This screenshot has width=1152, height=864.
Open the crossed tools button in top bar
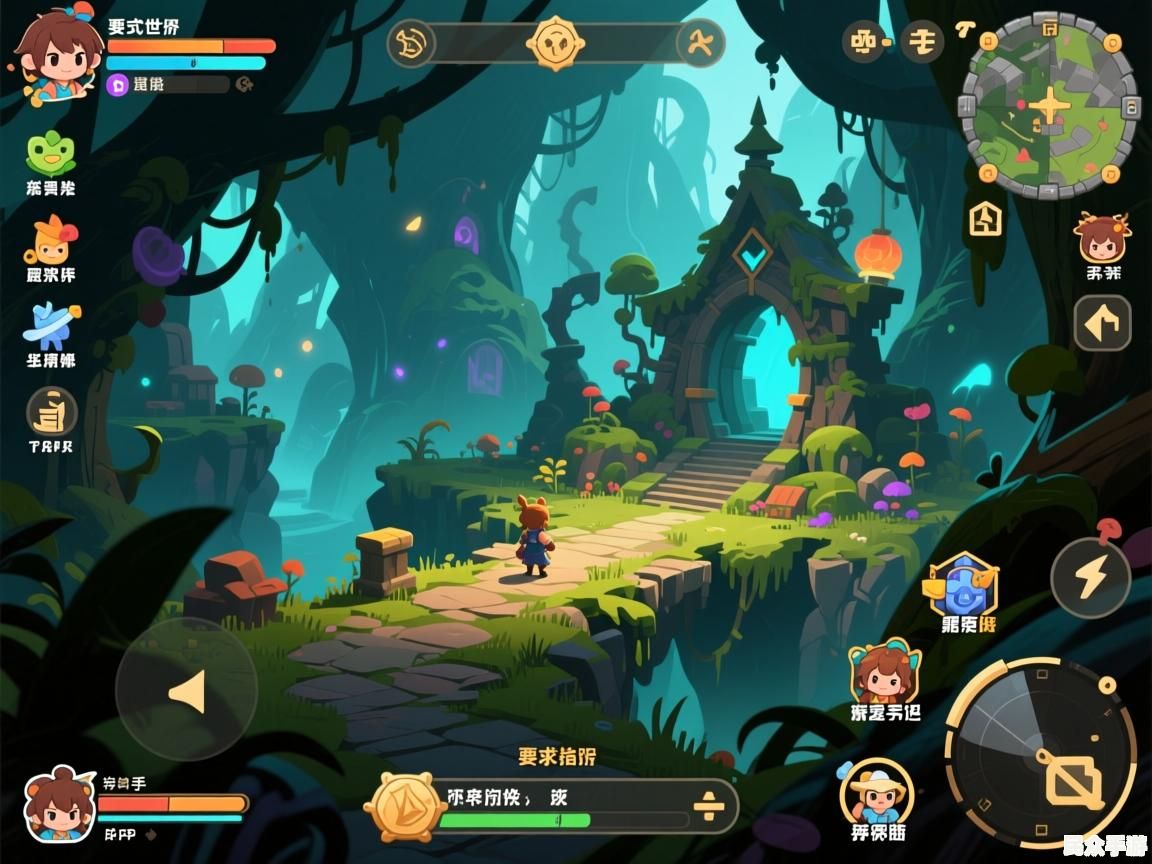click(700, 43)
